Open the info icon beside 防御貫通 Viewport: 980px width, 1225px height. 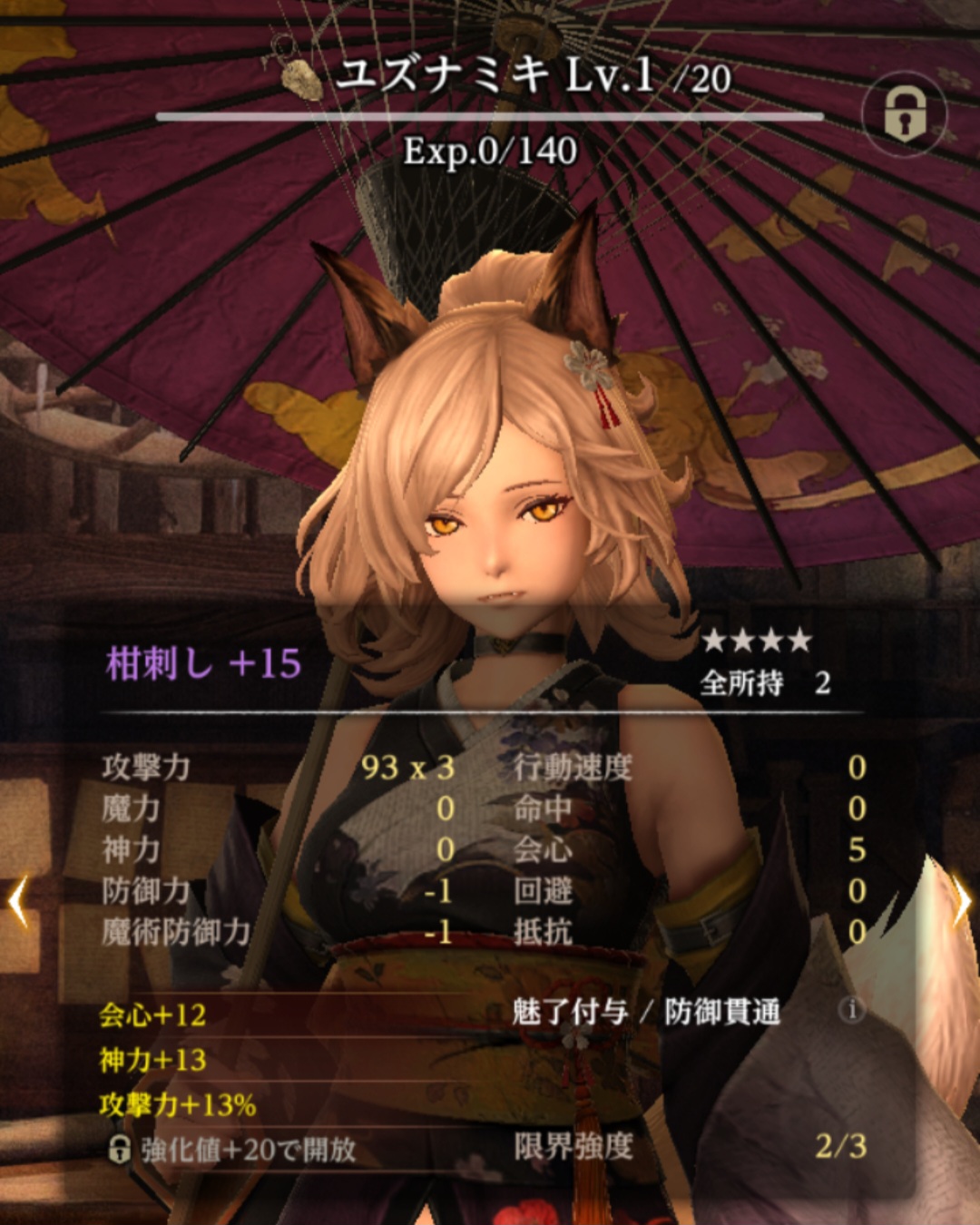click(851, 1010)
